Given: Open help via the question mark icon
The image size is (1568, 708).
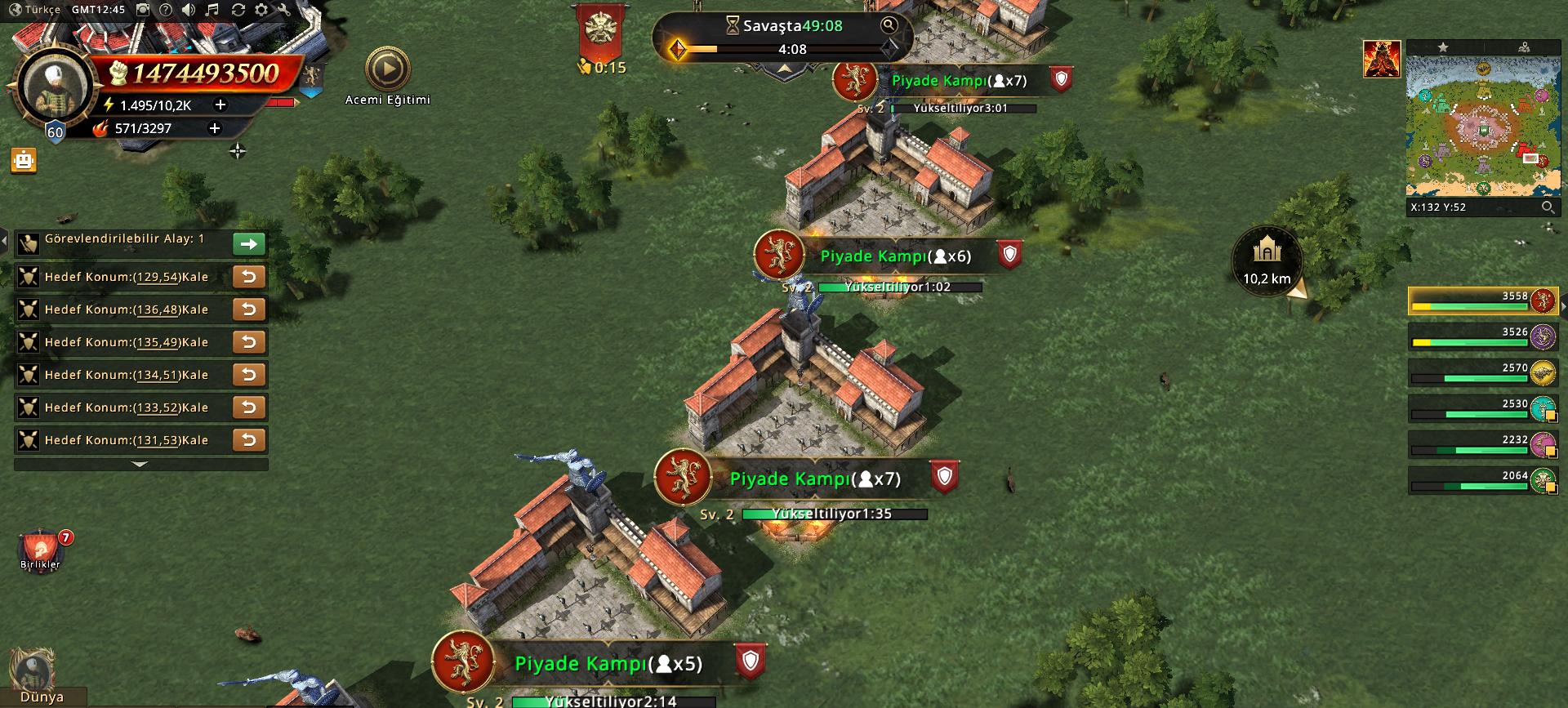Looking at the screenshot, I should pyautogui.click(x=166, y=10).
